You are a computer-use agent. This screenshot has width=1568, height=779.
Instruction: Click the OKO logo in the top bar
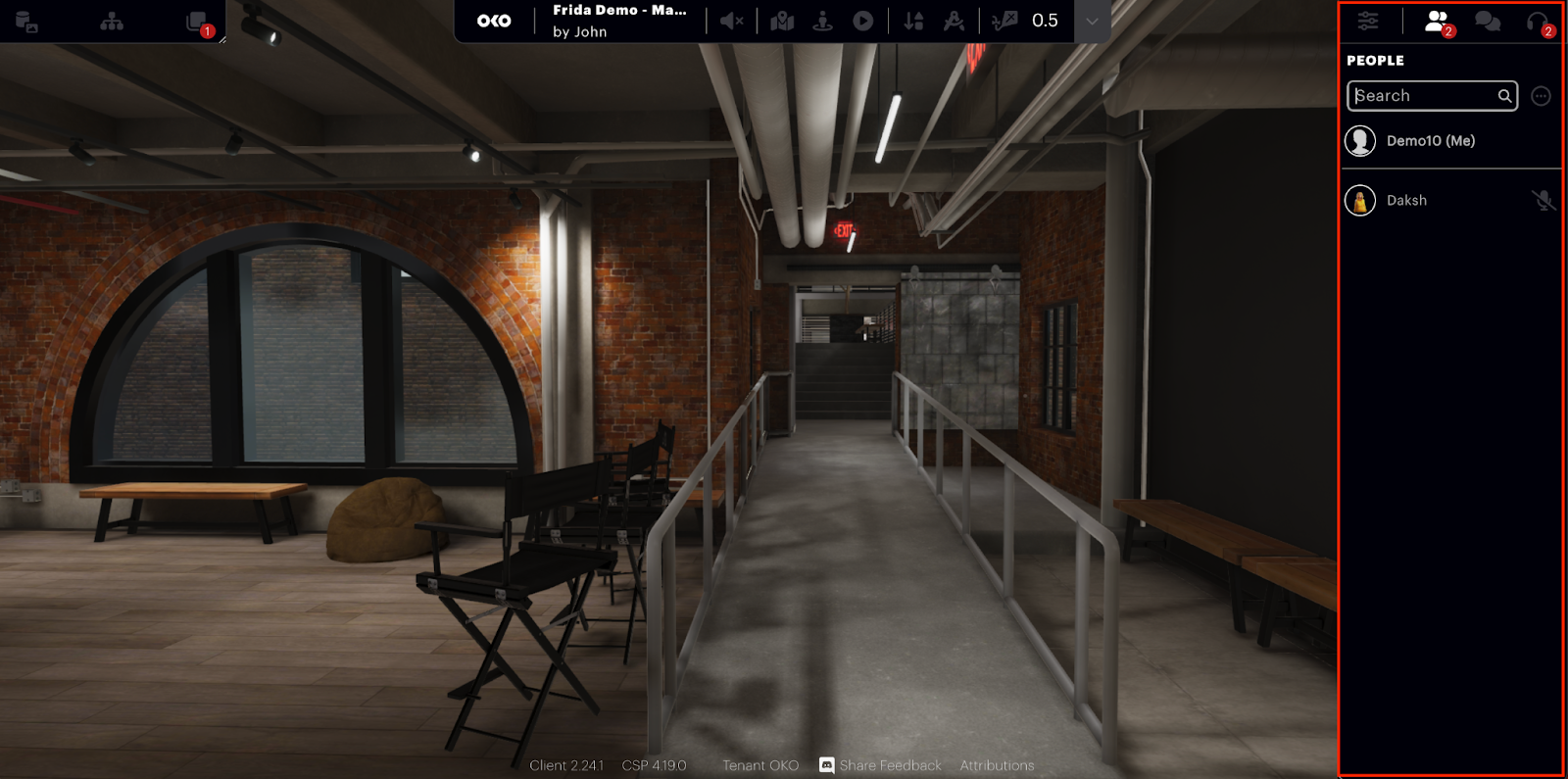point(494,21)
